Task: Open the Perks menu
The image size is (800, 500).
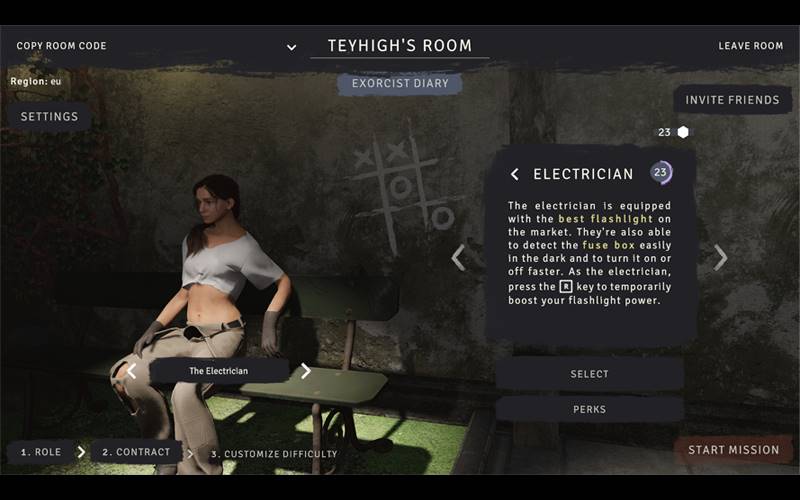Action: pos(589,409)
